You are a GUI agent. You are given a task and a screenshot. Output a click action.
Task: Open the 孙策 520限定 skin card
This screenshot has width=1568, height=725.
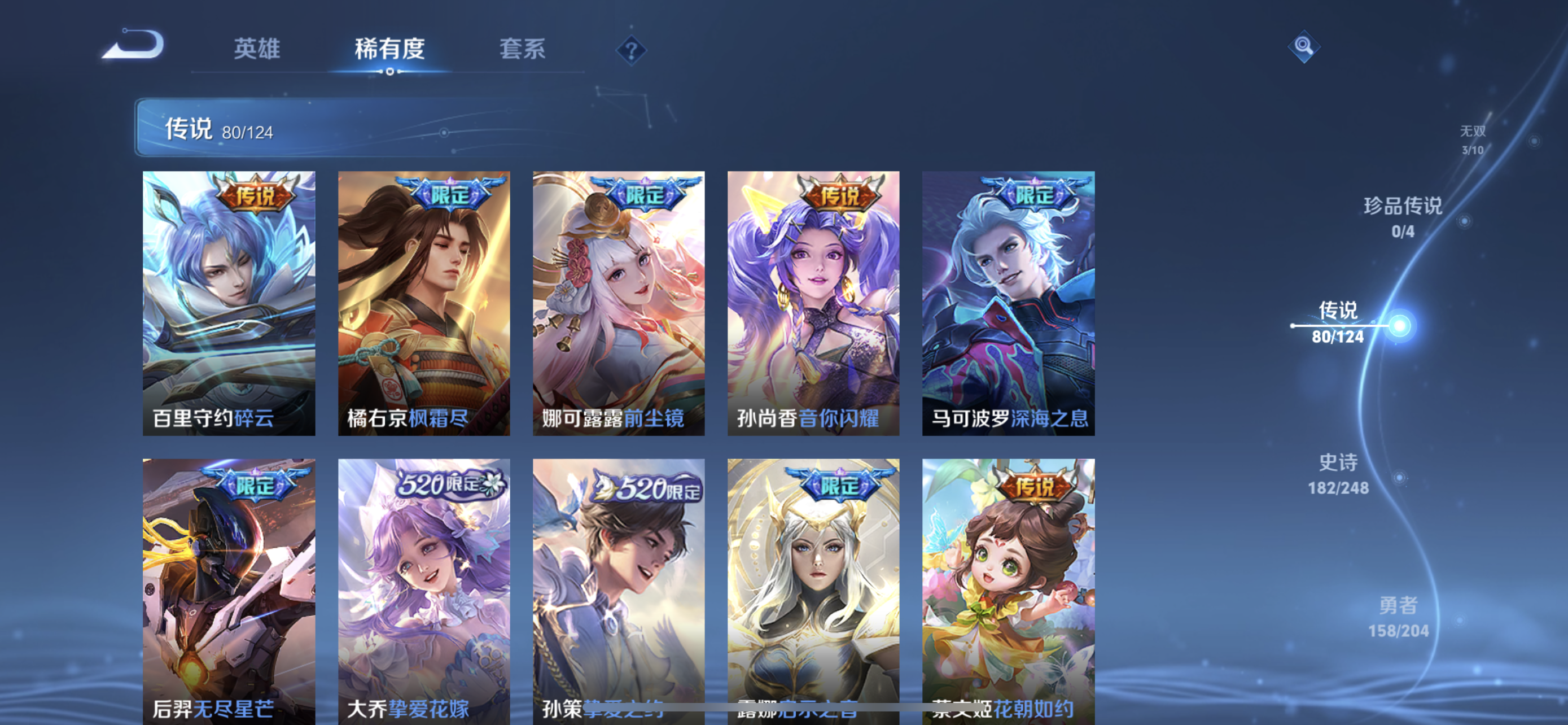point(619,591)
